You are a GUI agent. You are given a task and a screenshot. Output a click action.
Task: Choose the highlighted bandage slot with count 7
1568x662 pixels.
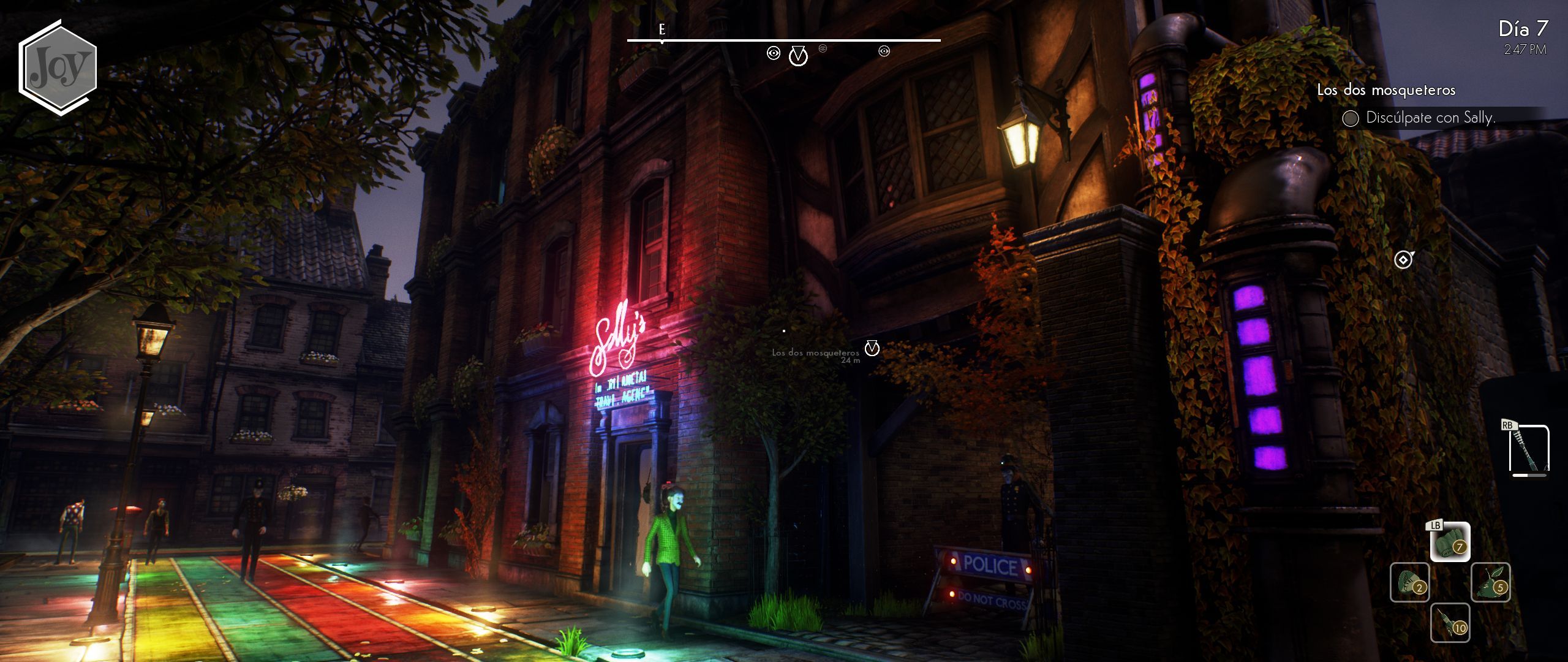coord(1450,542)
